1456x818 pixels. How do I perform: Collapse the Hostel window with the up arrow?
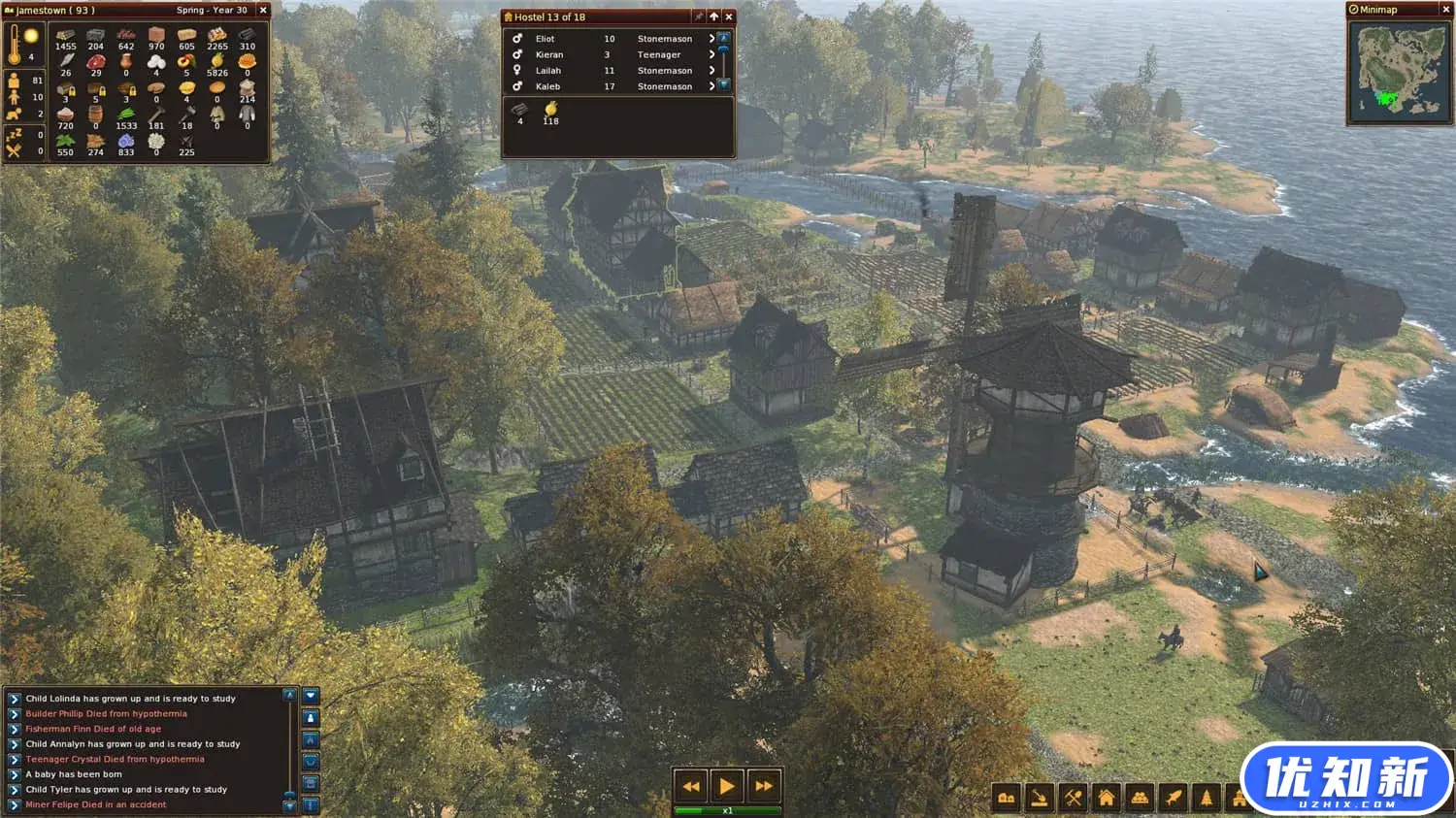click(714, 16)
